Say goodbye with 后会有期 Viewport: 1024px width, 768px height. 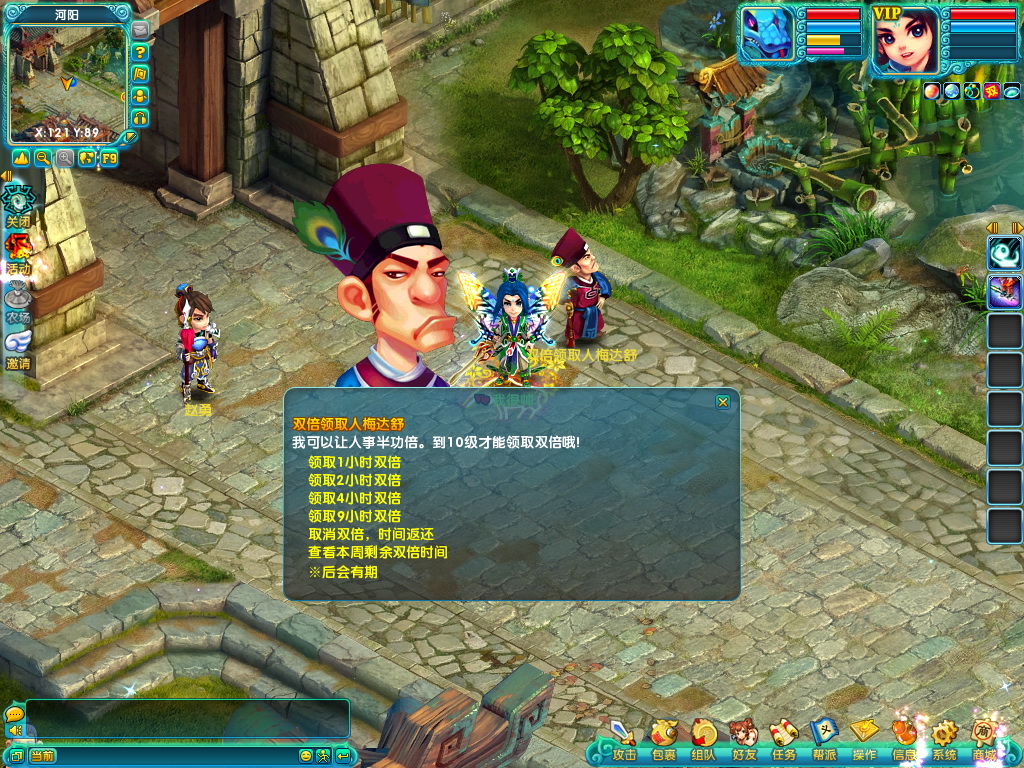[343, 572]
